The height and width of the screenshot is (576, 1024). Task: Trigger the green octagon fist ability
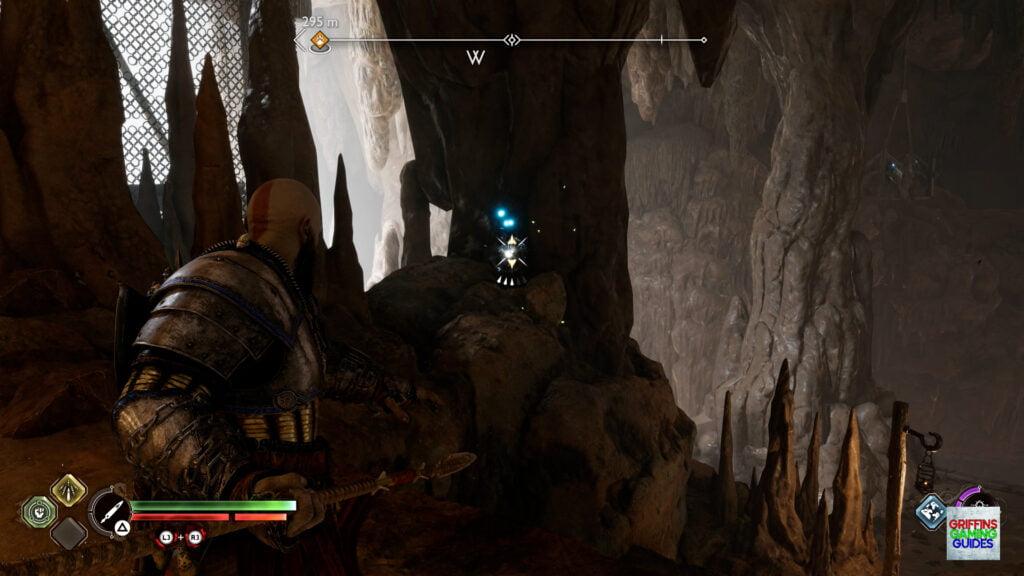tap(39, 511)
